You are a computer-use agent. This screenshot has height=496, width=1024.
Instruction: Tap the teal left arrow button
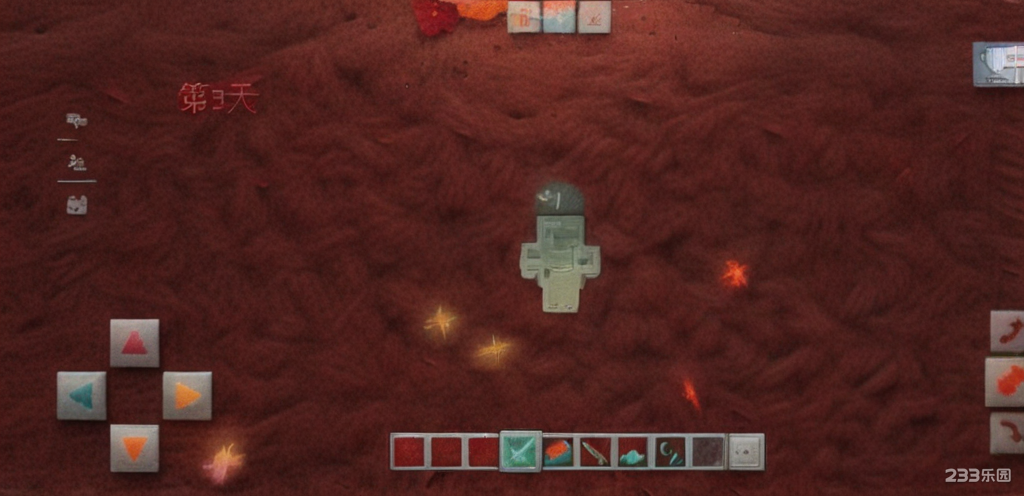tap(82, 395)
